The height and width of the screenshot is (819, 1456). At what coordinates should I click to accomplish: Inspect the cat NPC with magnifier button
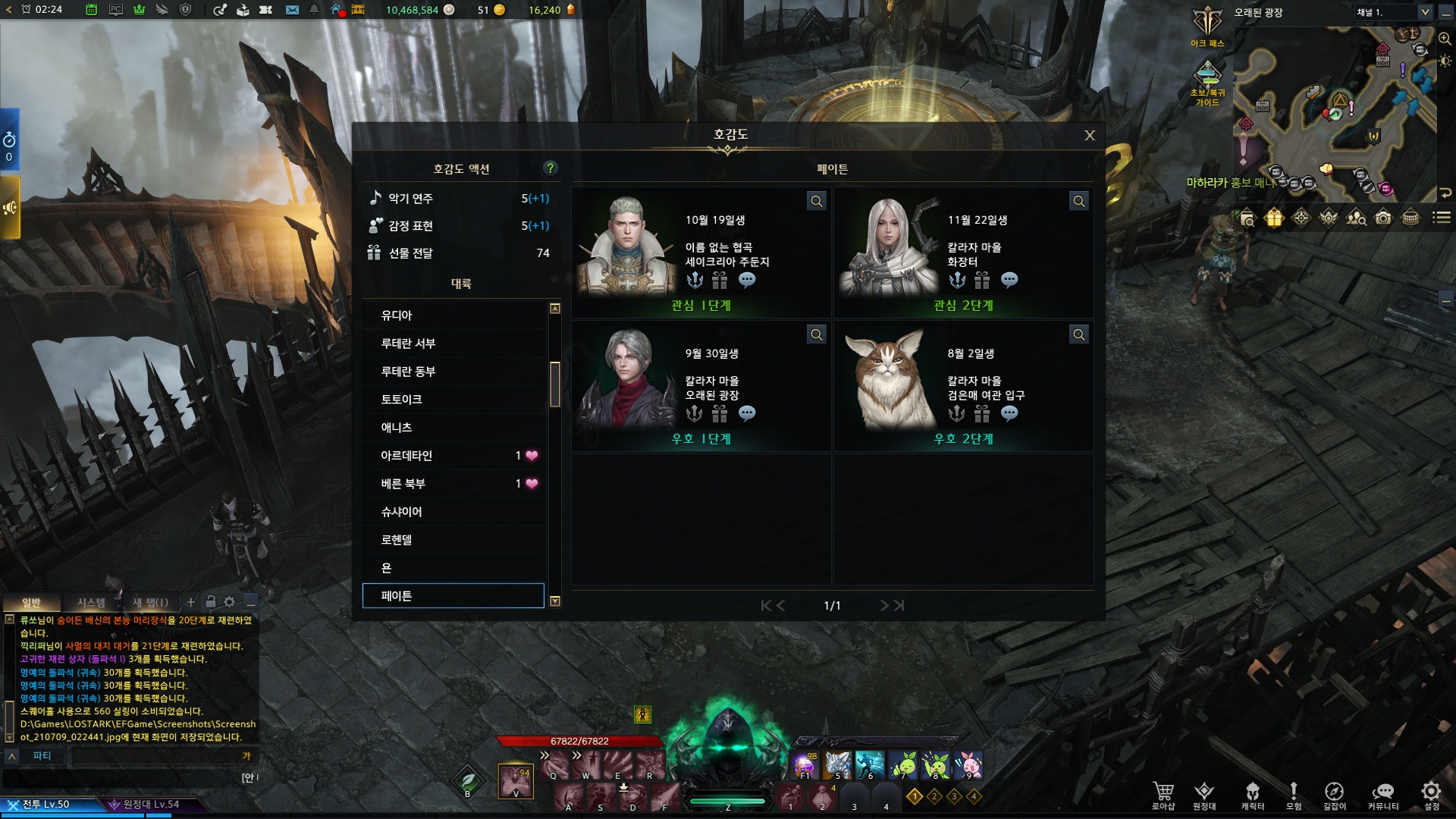click(1078, 334)
